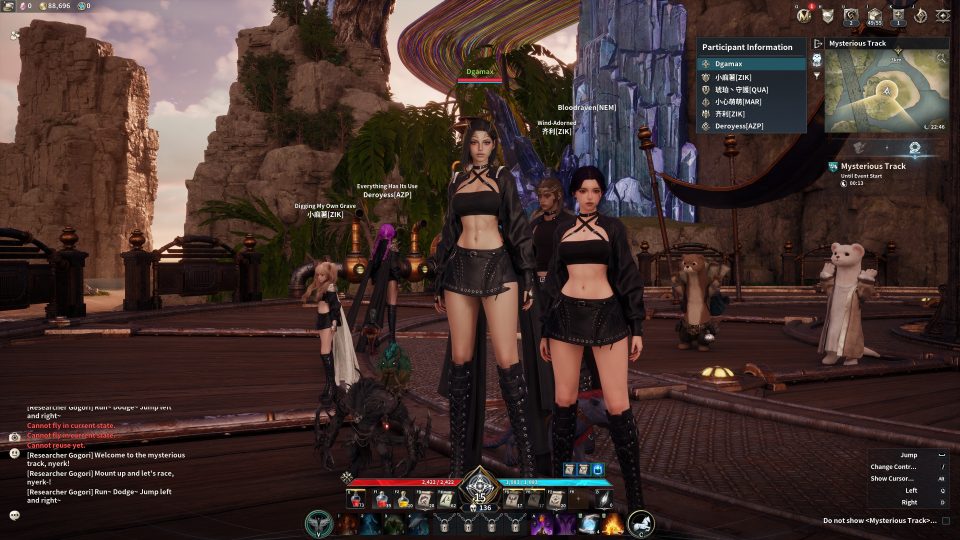Open the Mysterious Track event tracker
The width and height of the screenshot is (960, 540).
pyautogui.click(x=872, y=167)
